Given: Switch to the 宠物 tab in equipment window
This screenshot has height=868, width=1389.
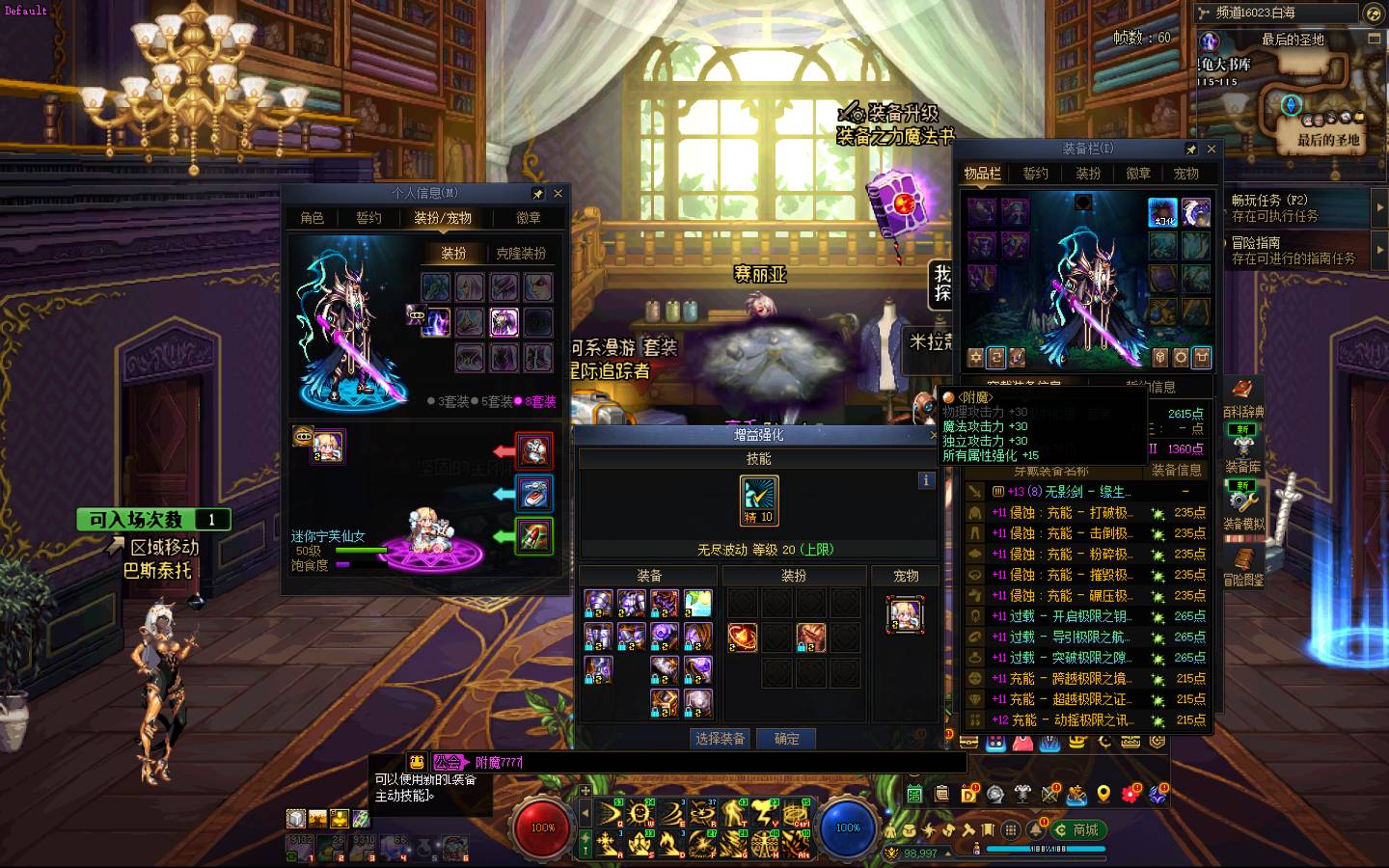Looking at the screenshot, I should [1186, 174].
